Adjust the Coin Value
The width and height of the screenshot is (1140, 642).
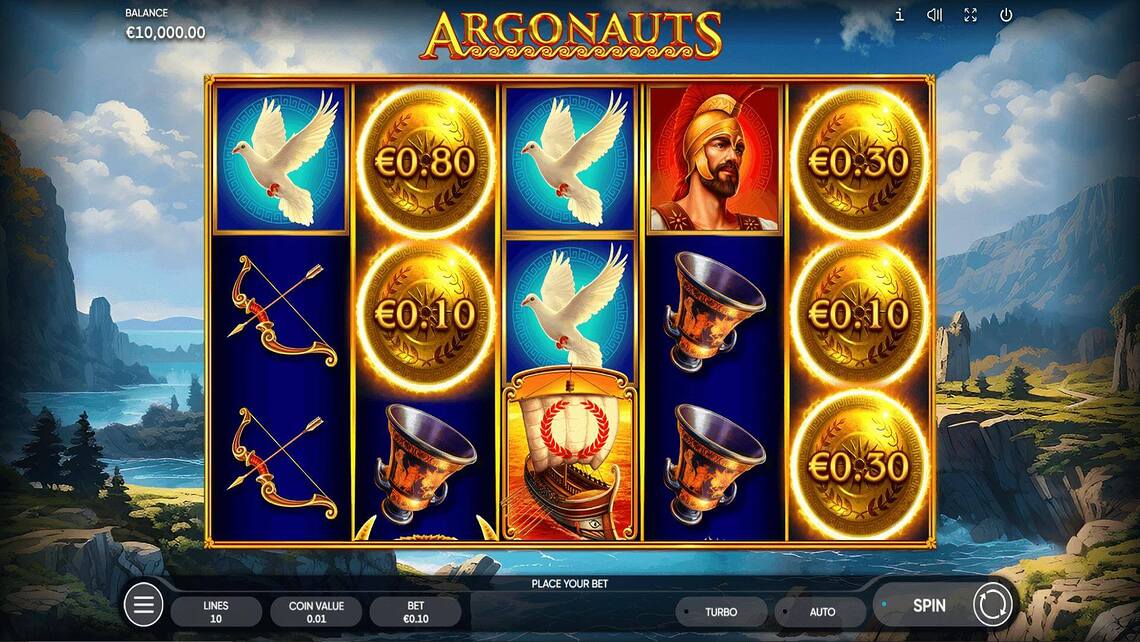(x=316, y=612)
